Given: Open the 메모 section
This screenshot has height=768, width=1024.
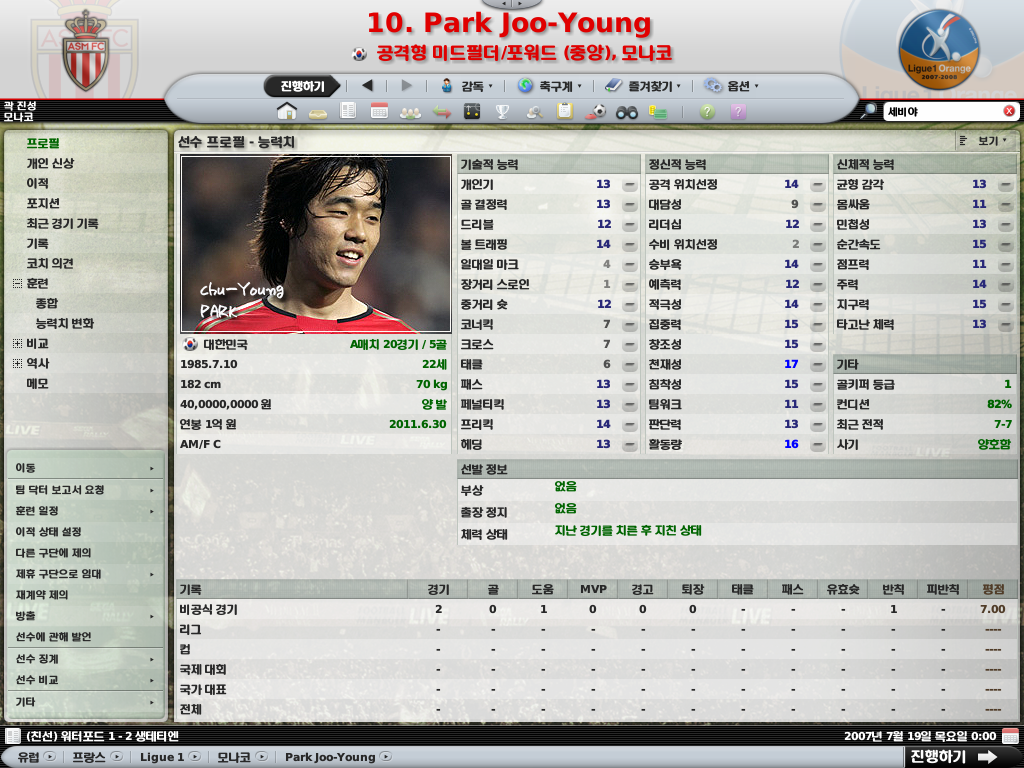Looking at the screenshot, I should click(x=37, y=383).
